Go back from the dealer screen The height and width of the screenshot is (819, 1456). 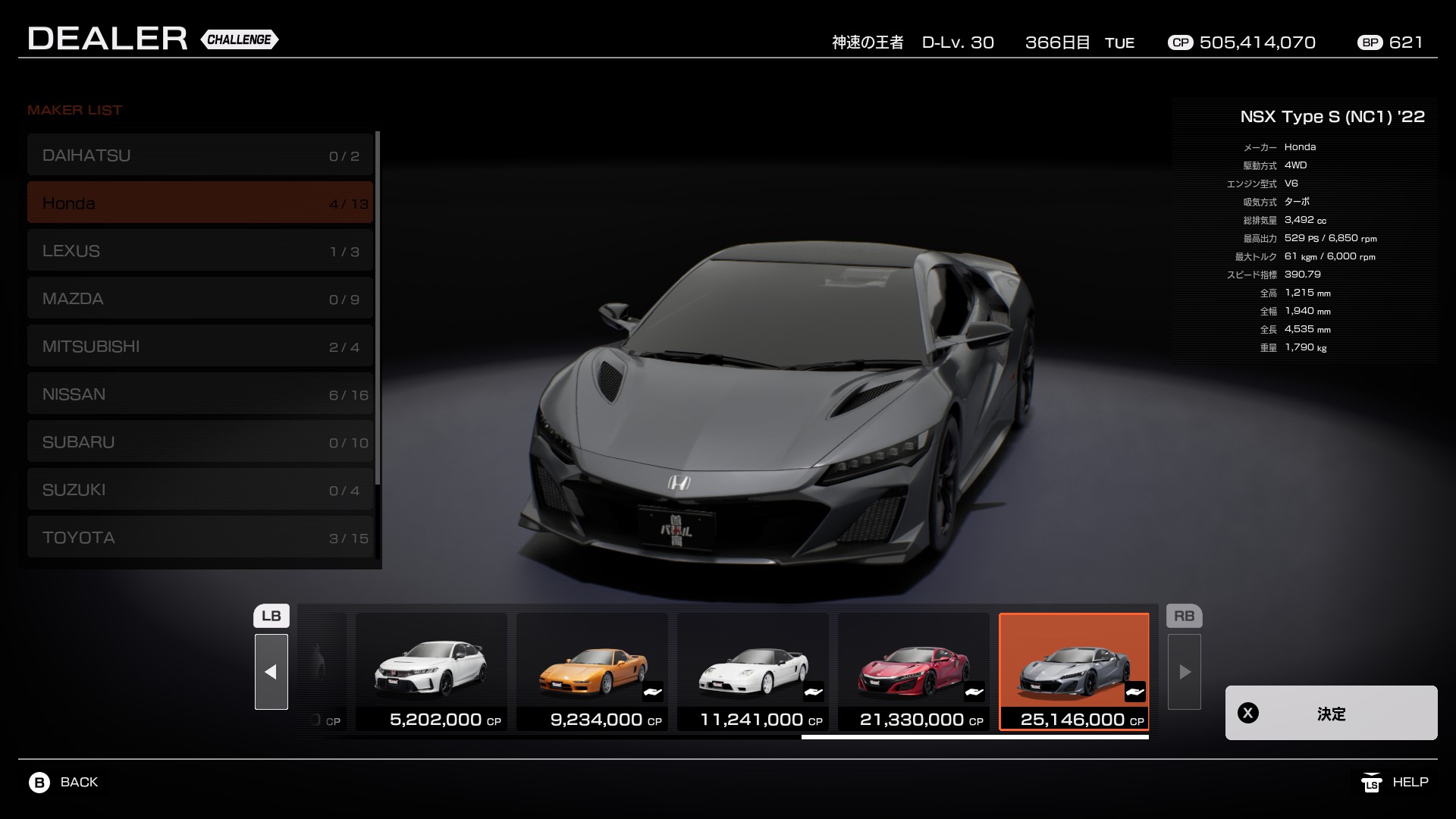pyautogui.click(x=64, y=782)
